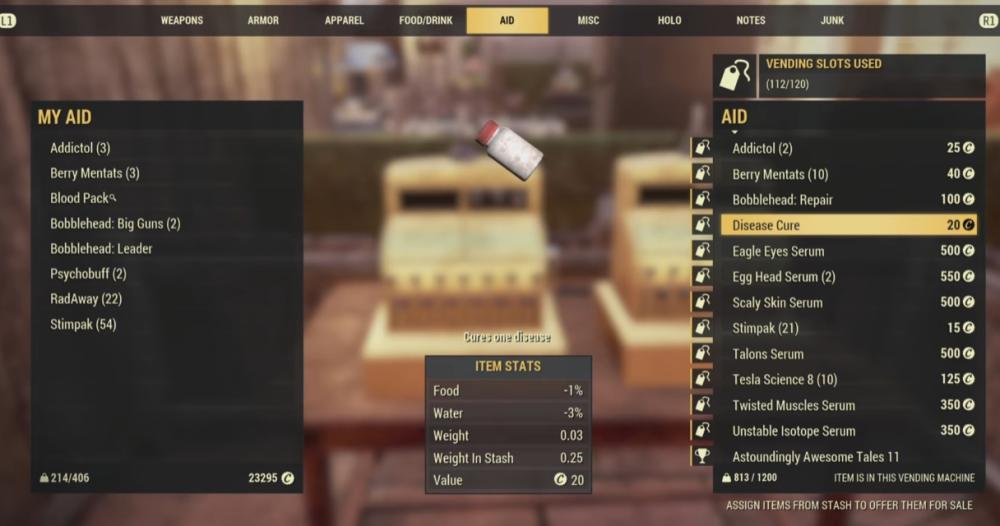The height and width of the screenshot is (526, 1000).
Task: Select Bobblehead: Leader in My Aid
Action: pyautogui.click(x=101, y=249)
